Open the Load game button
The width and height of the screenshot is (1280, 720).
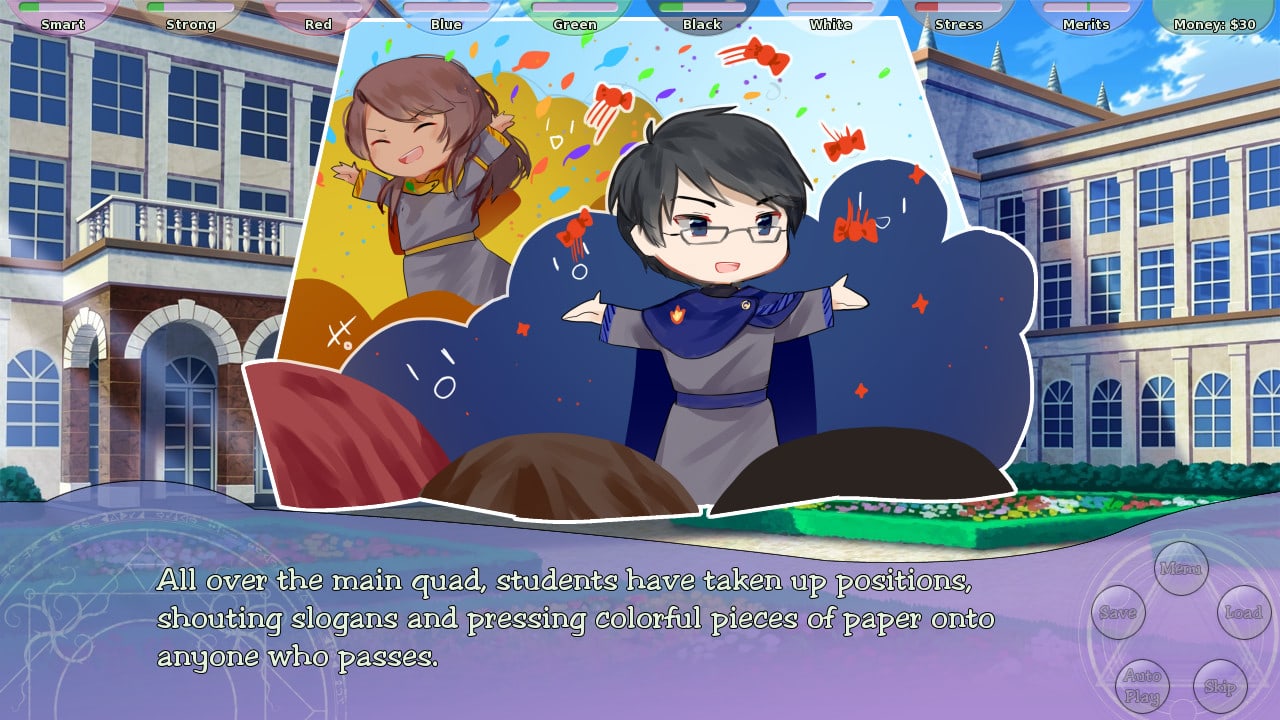click(1244, 612)
